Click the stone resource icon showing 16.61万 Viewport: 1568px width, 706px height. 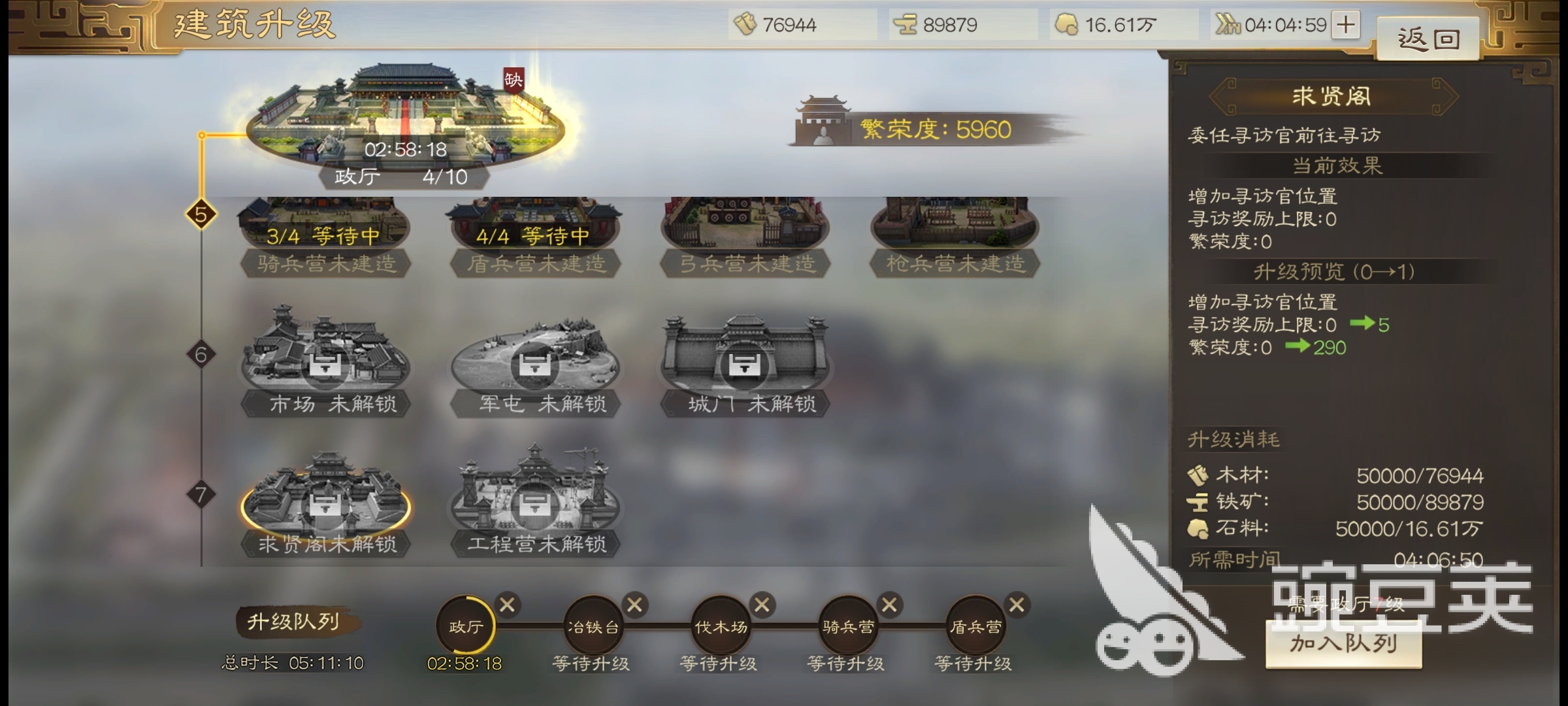coord(1070,24)
